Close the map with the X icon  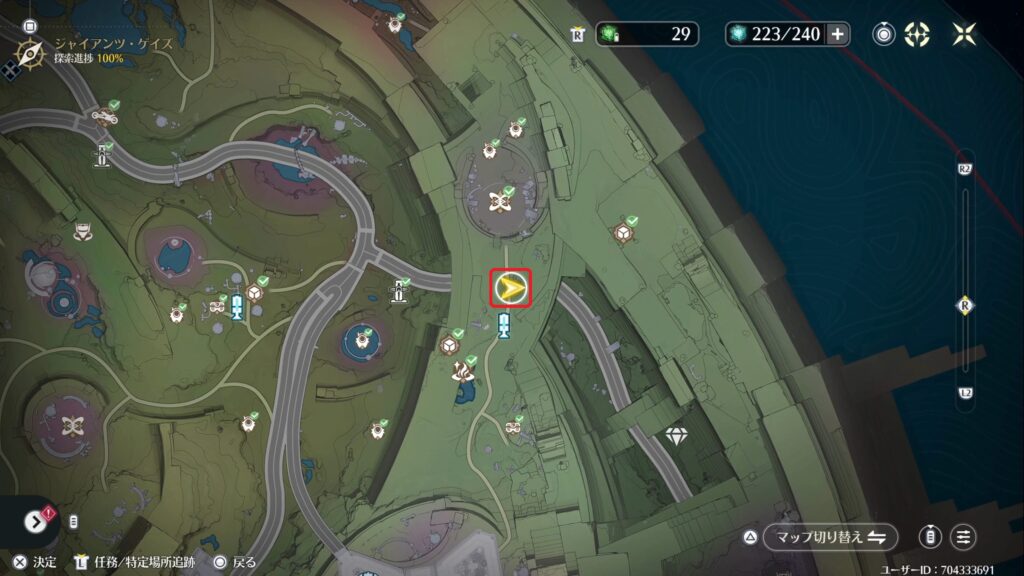pos(964,34)
